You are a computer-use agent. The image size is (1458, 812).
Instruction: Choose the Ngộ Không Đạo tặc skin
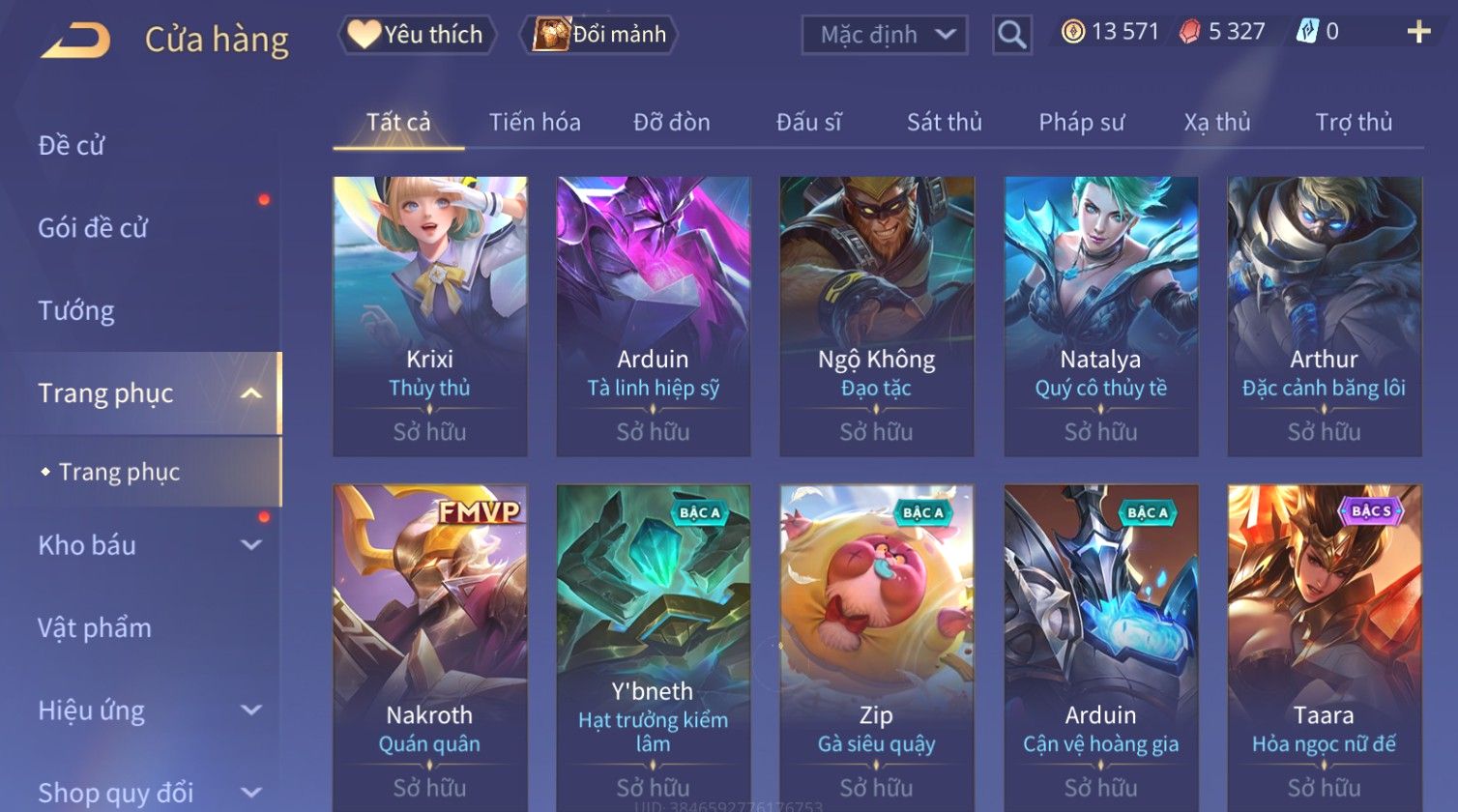point(876,315)
